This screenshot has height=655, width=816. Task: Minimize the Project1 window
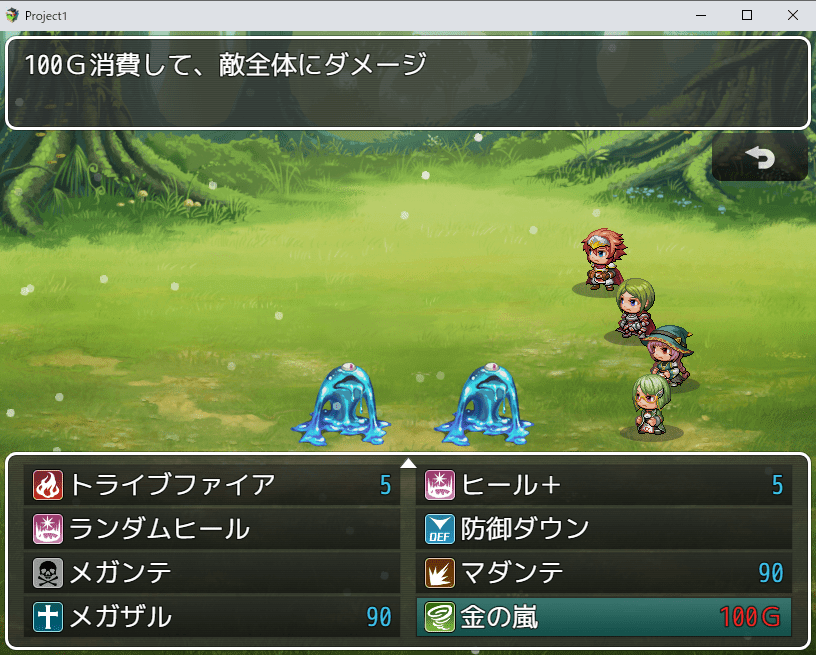701,15
